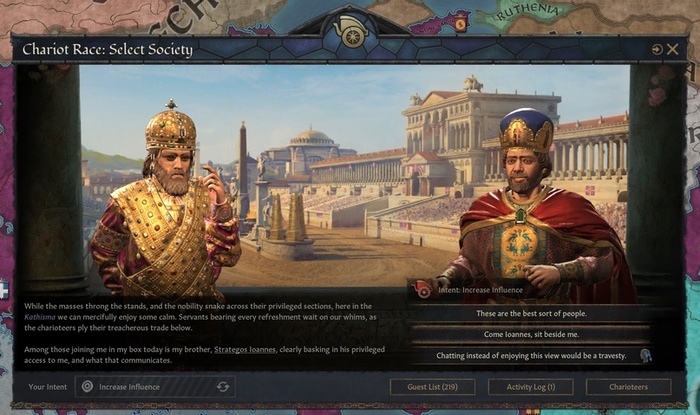Image resolution: width=700 pixels, height=415 pixels.
Task: Change your intent with the swap arrows icon
Action: point(223,386)
